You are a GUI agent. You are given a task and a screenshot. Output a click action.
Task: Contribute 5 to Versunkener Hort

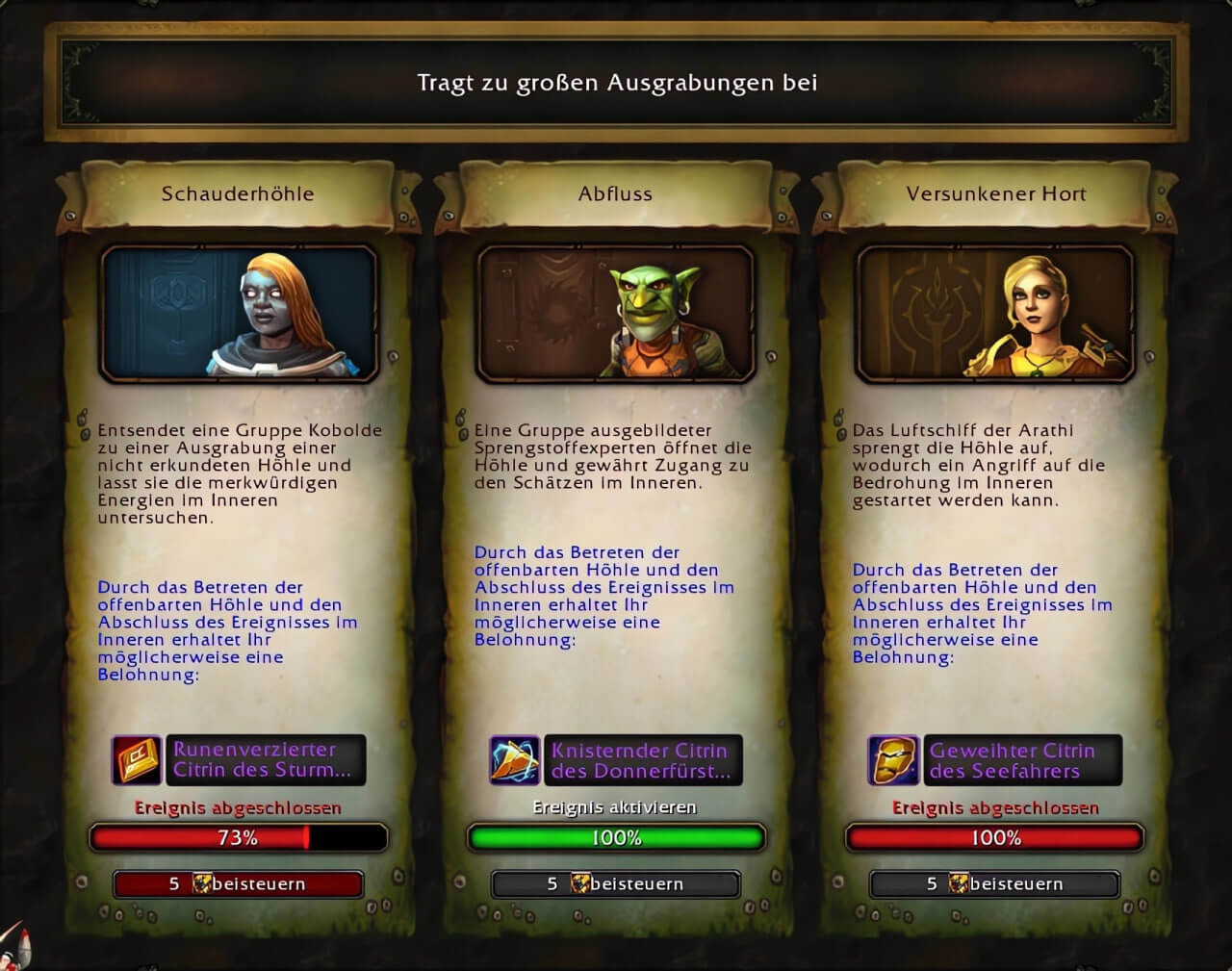coord(994,883)
